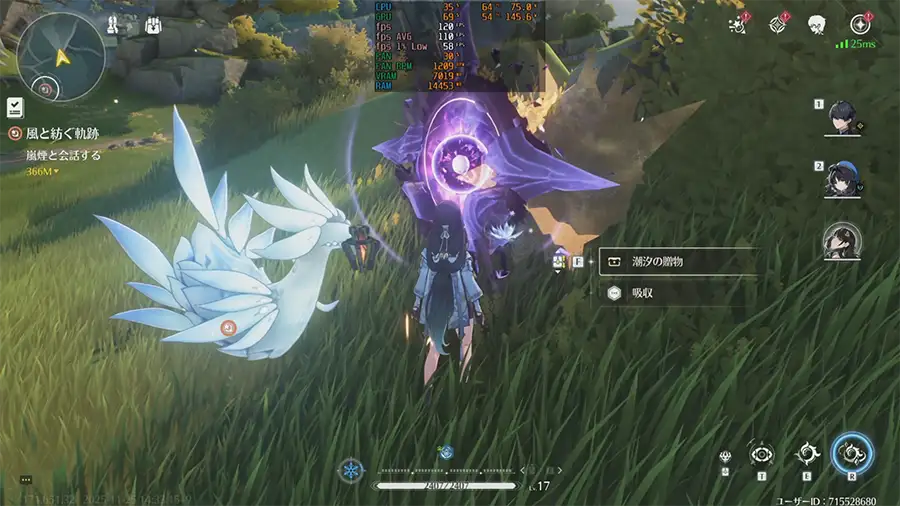The width and height of the screenshot is (900, 506).
Task: Open the quest log checklist icon
Action: click(15, 107)
